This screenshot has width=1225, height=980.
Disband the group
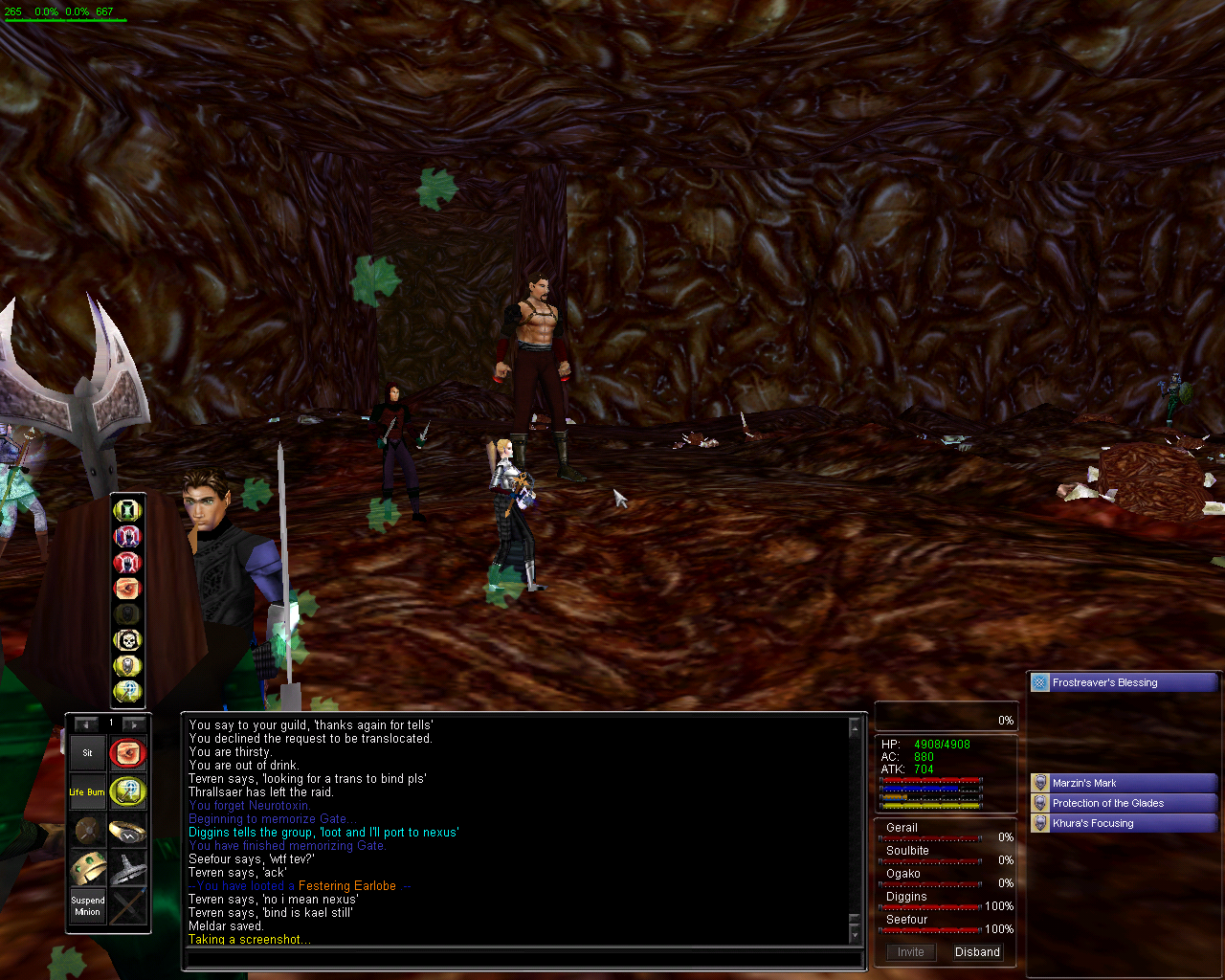tap(977, 952)
